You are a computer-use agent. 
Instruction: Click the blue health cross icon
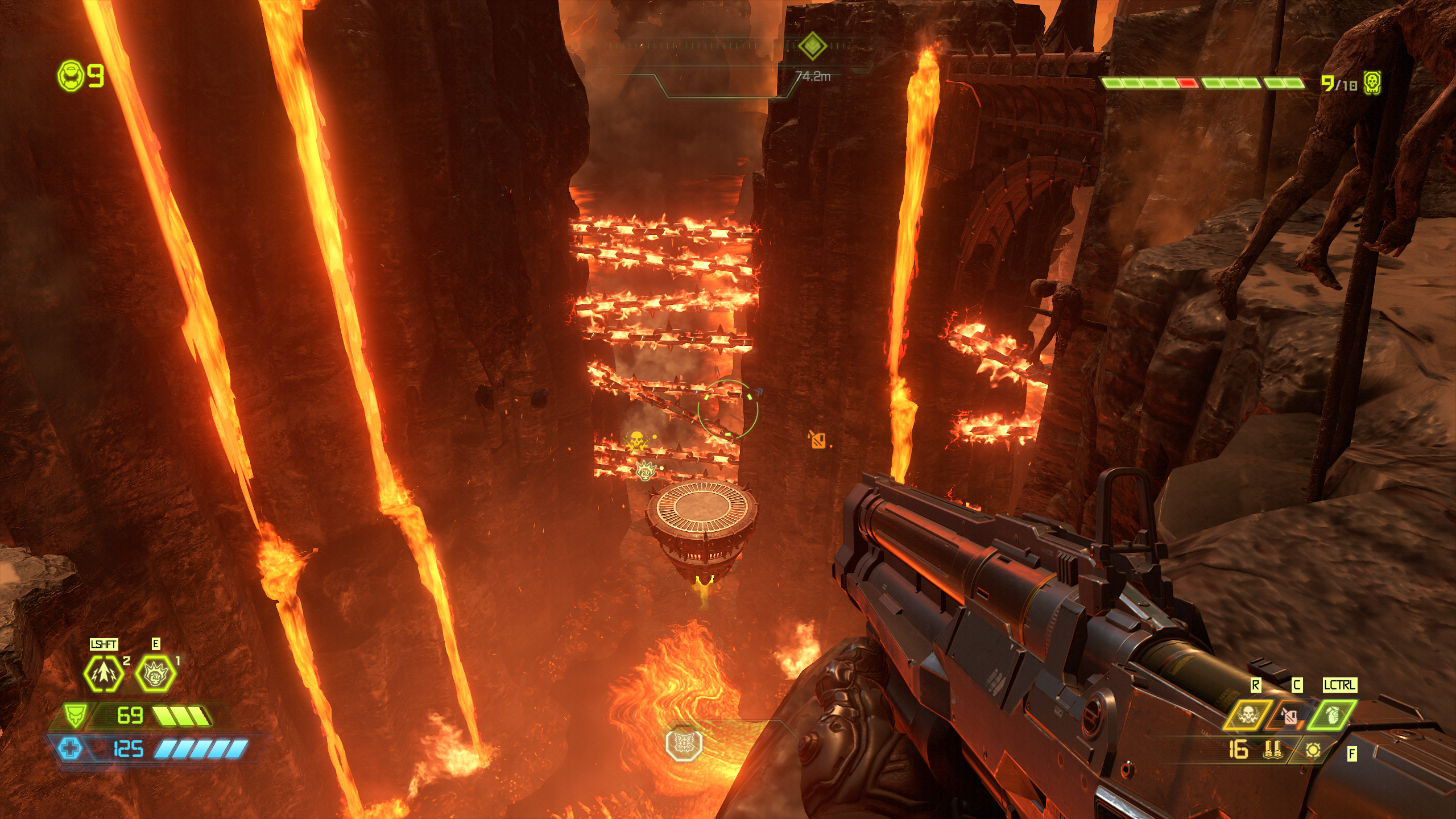(x=71, y=748)
